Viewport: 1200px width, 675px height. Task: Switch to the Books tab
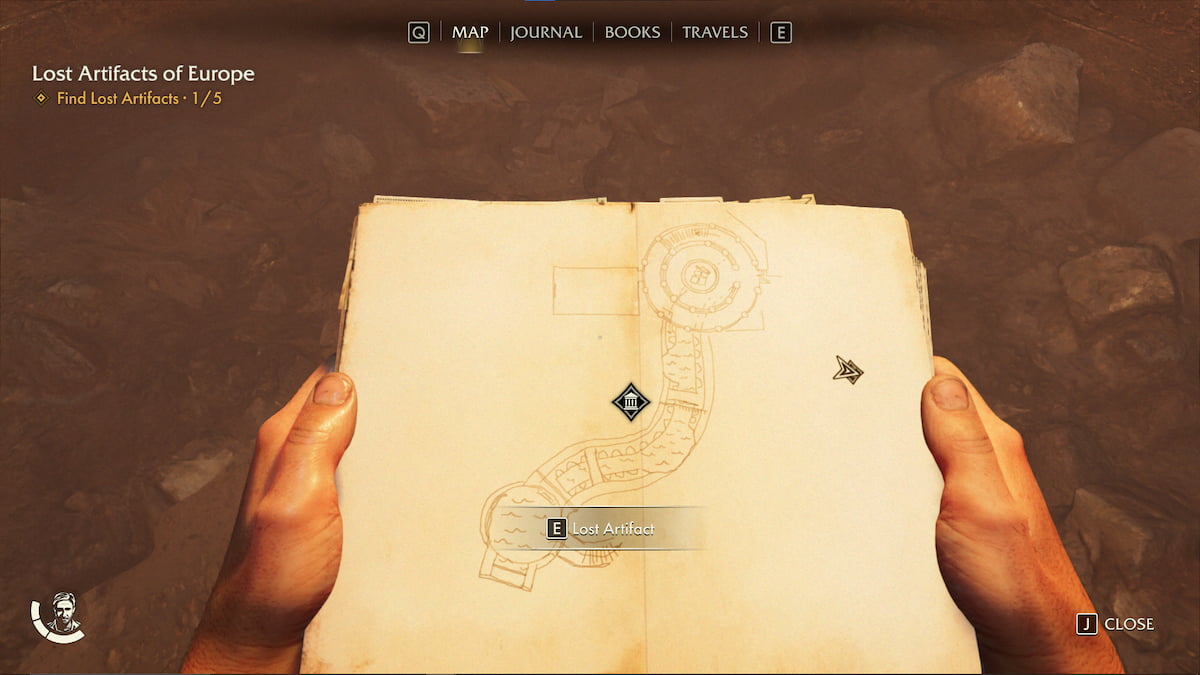point(632,32)
